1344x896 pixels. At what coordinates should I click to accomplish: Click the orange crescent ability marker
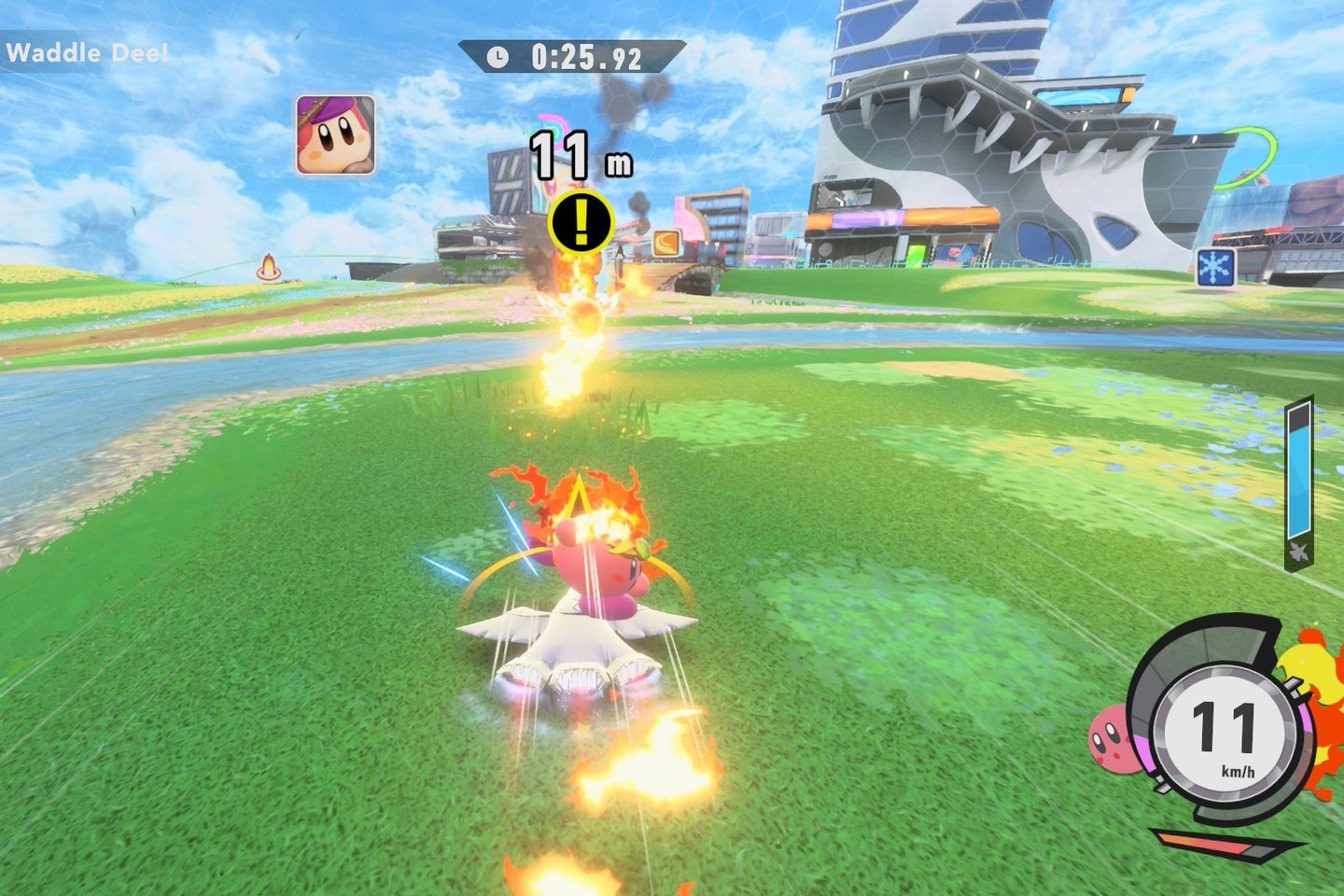click(x=665, y=243)
